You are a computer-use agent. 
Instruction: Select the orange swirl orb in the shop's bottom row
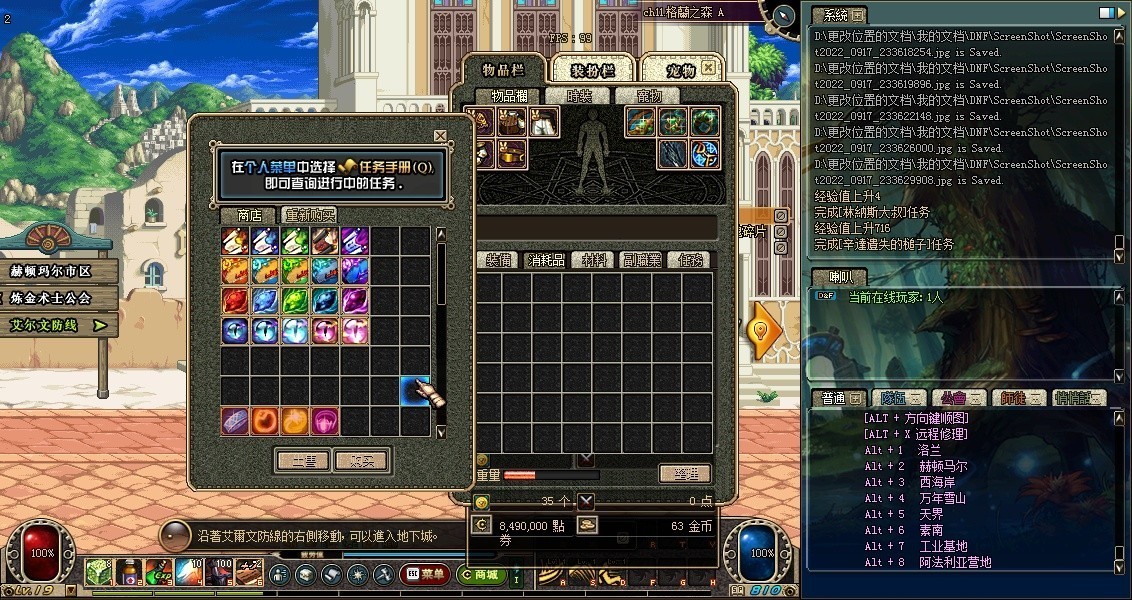pos(265,420)
